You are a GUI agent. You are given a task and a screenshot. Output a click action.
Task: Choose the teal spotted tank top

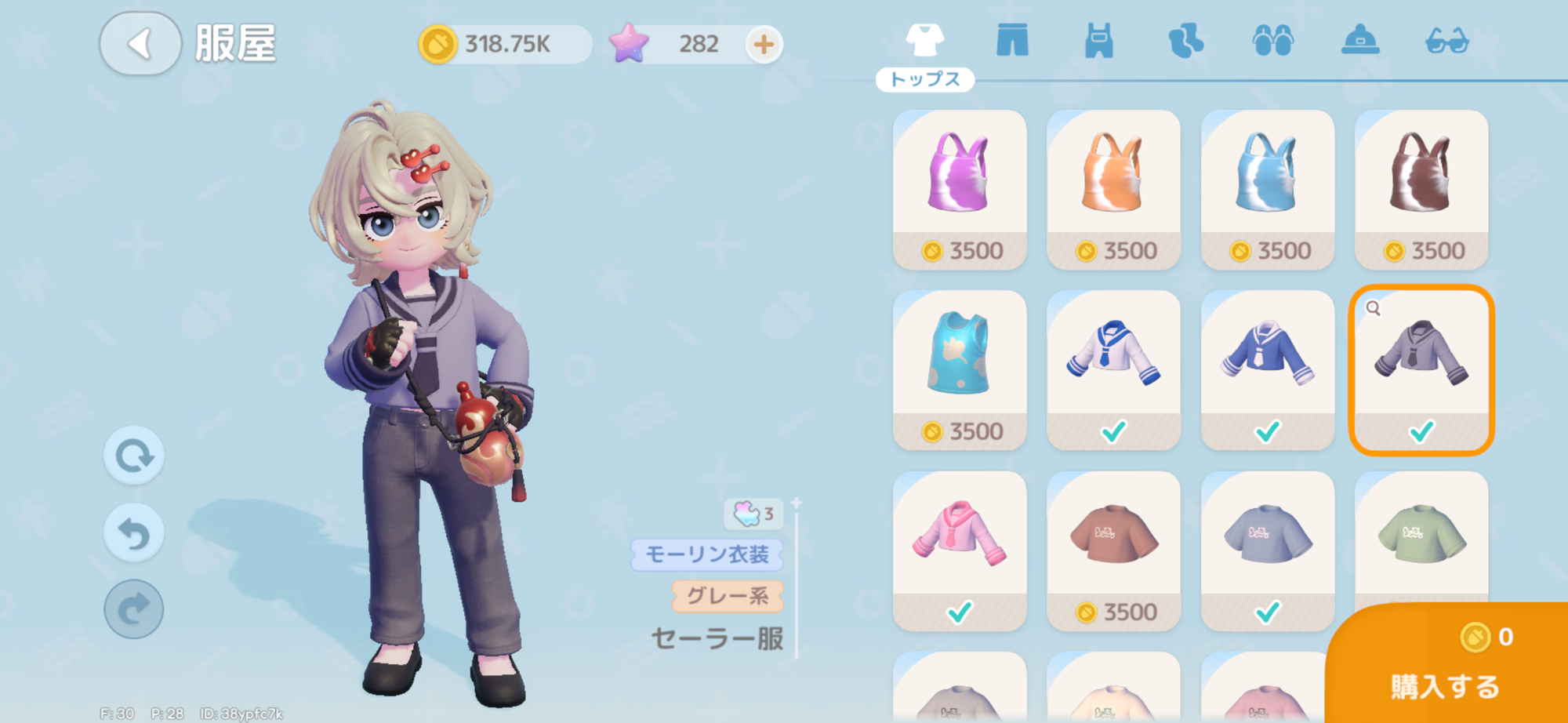click(x=960, y=369)
